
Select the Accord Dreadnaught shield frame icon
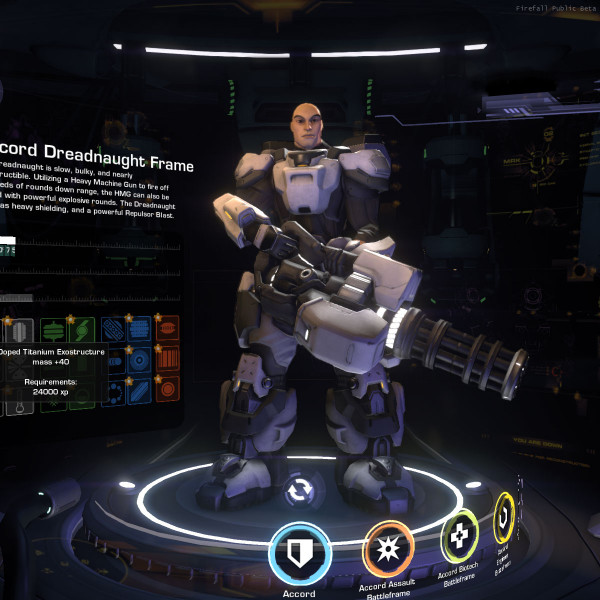click(300, 552)
